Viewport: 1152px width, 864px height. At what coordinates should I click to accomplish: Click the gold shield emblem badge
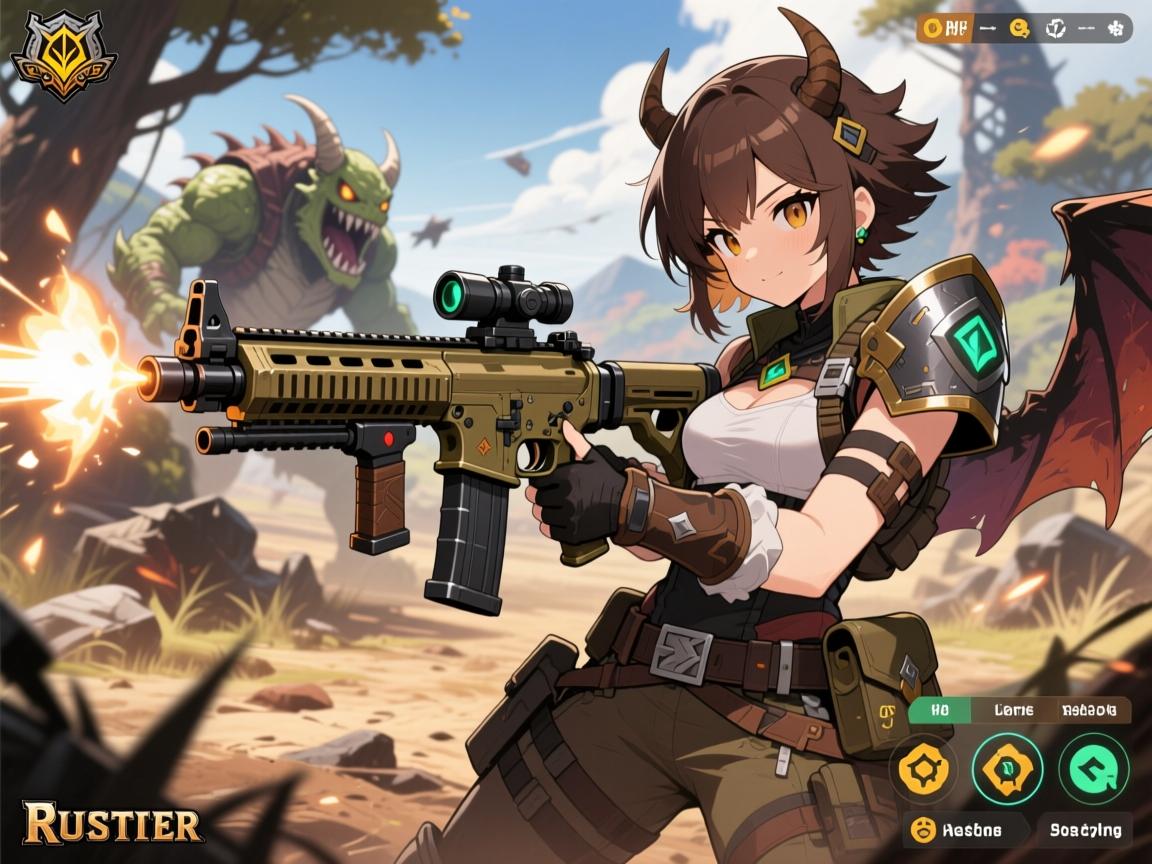click(63, 56)
